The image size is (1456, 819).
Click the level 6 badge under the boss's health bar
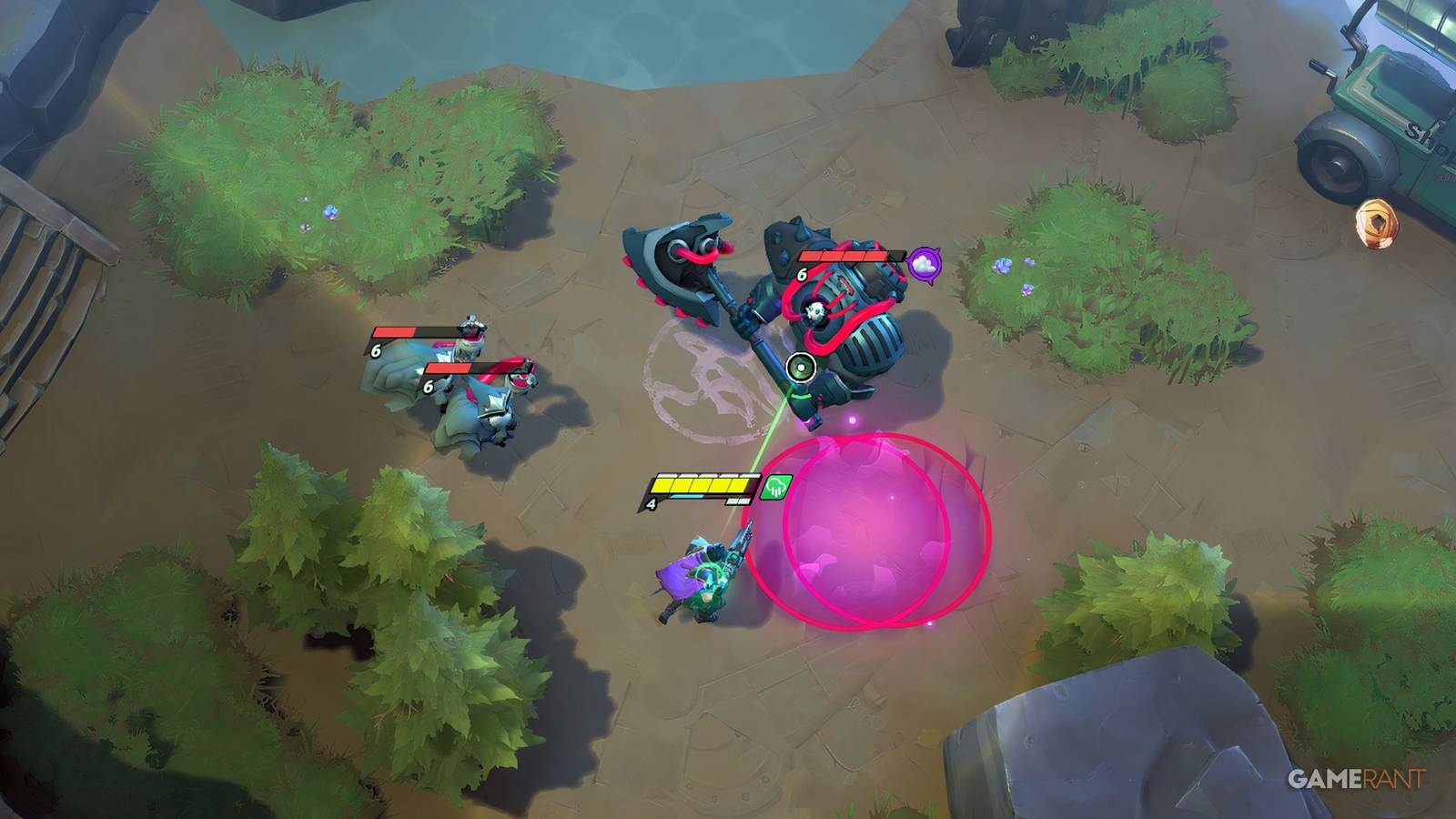coord(802,275)
